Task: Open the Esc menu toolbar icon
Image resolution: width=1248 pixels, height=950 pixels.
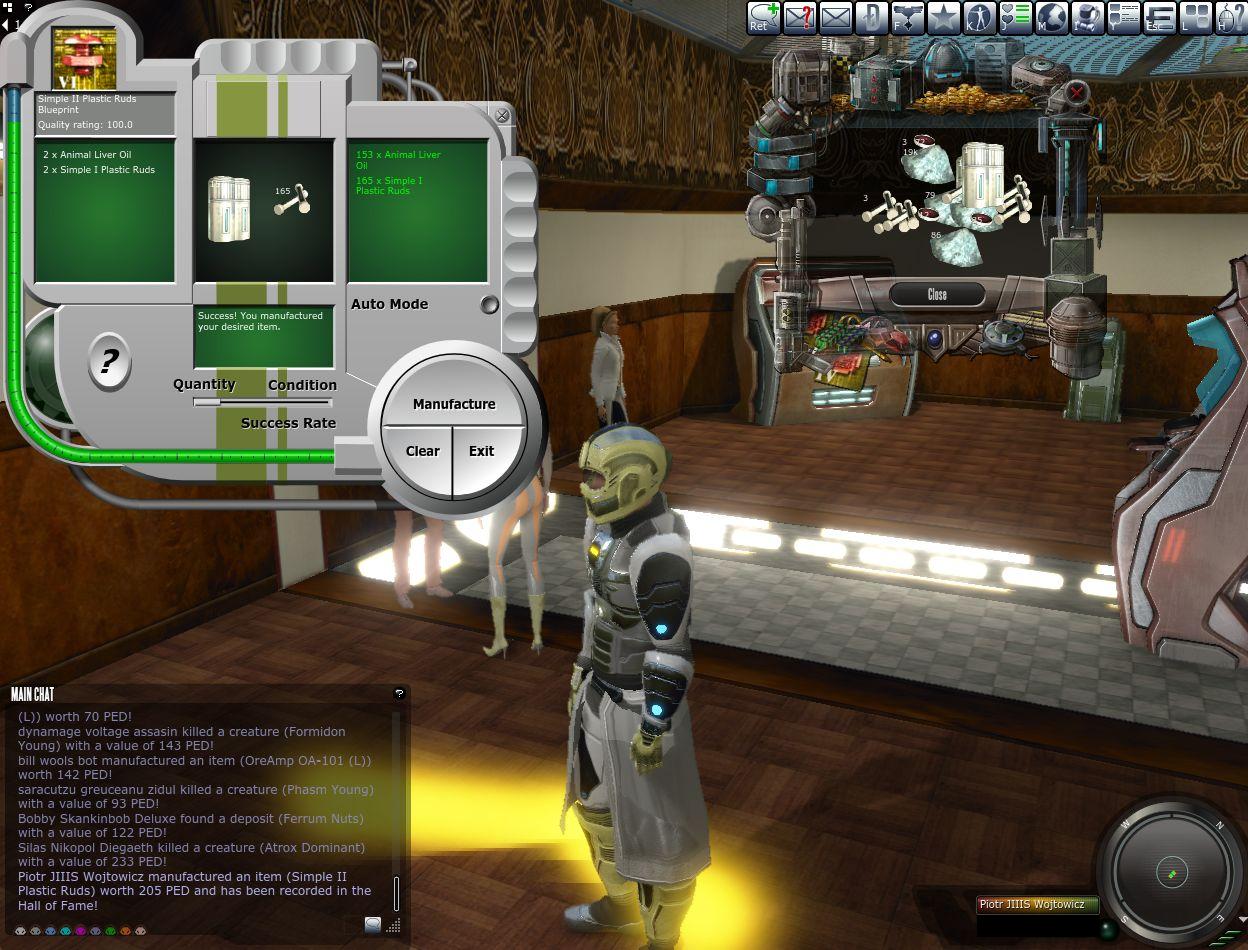Action: (x=1159, y=18)
